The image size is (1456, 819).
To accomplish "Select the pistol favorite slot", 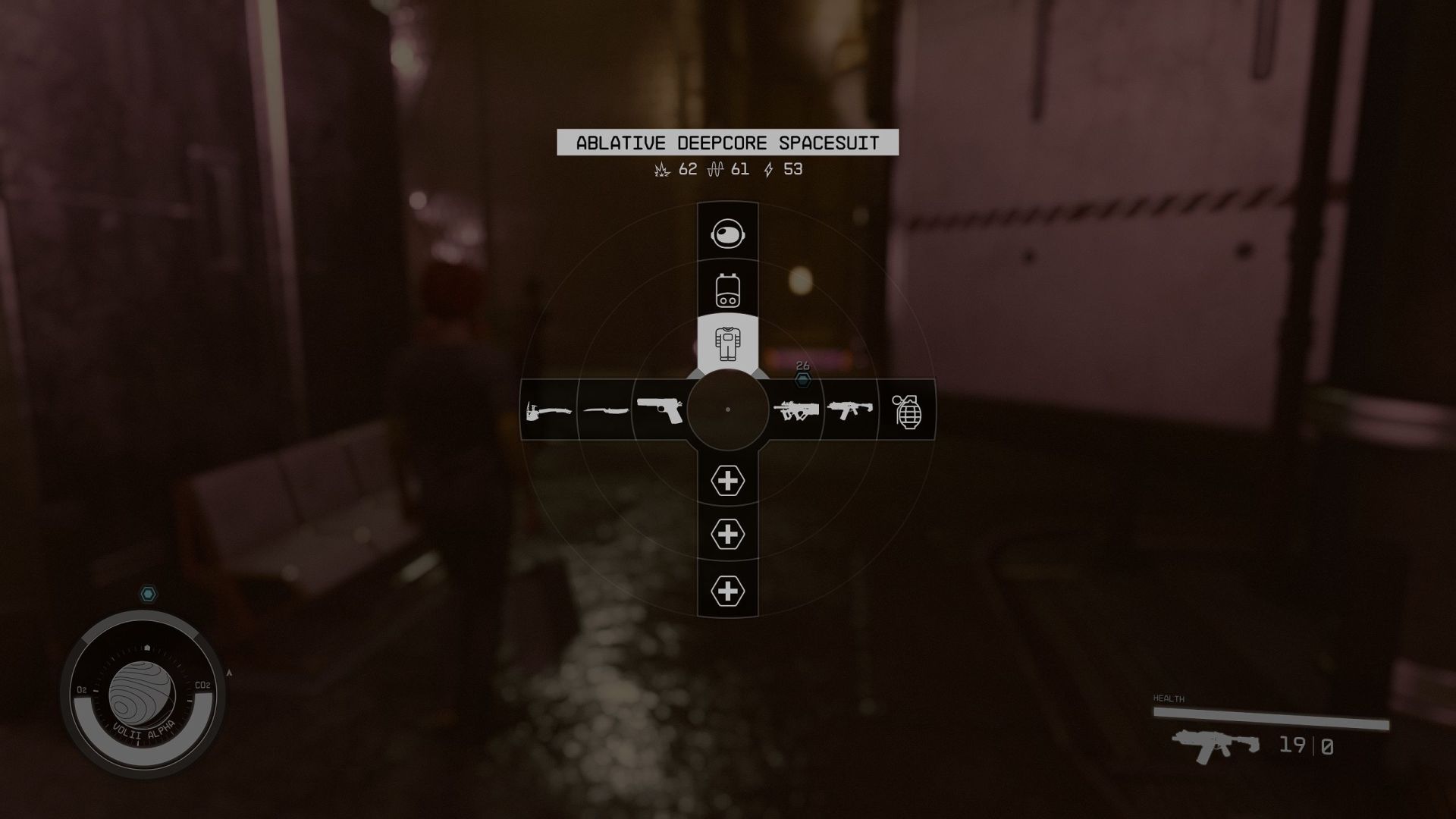I will [x=660, y=410].
